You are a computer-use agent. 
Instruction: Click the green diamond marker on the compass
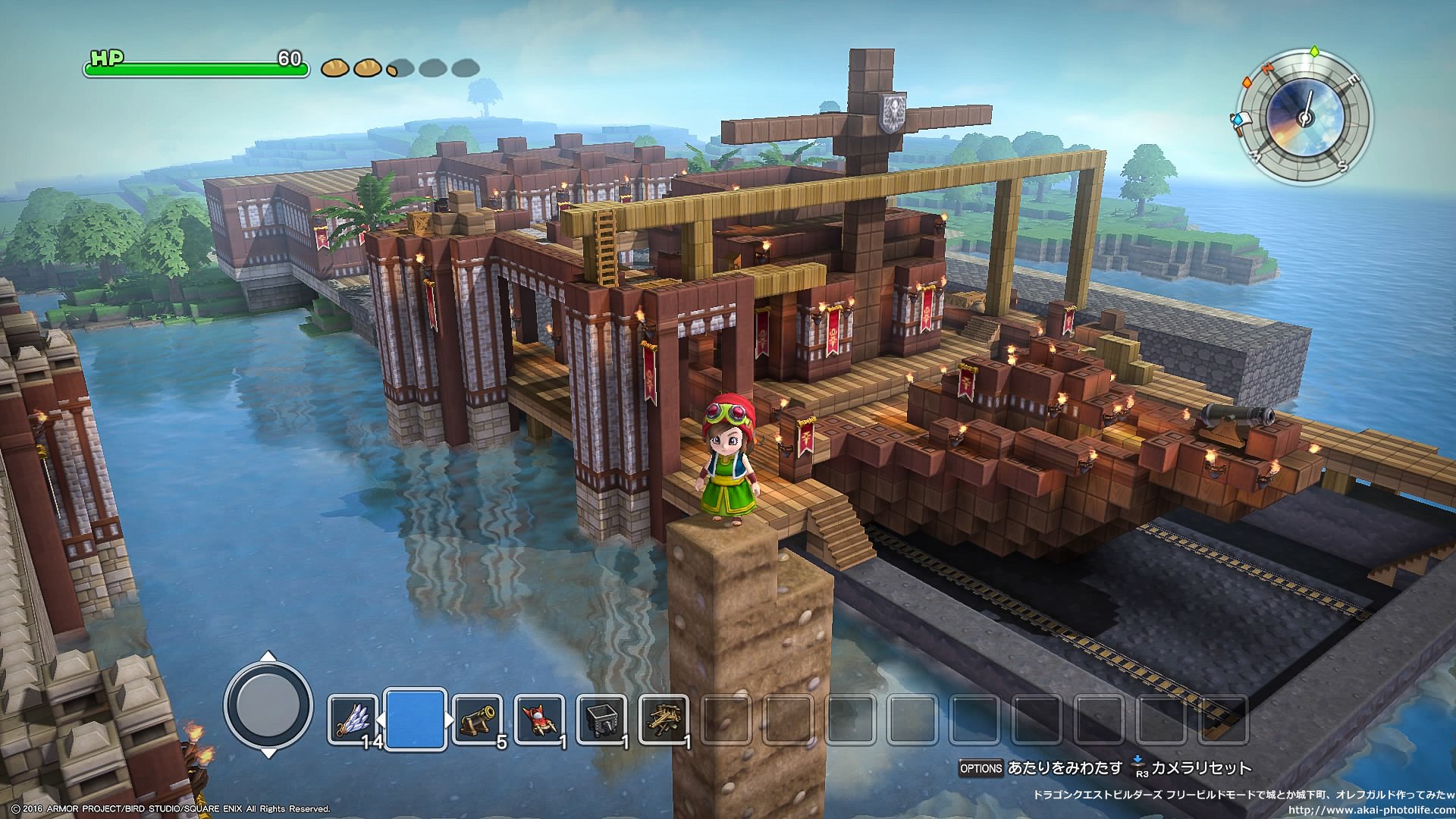(x=1314, y=52)
